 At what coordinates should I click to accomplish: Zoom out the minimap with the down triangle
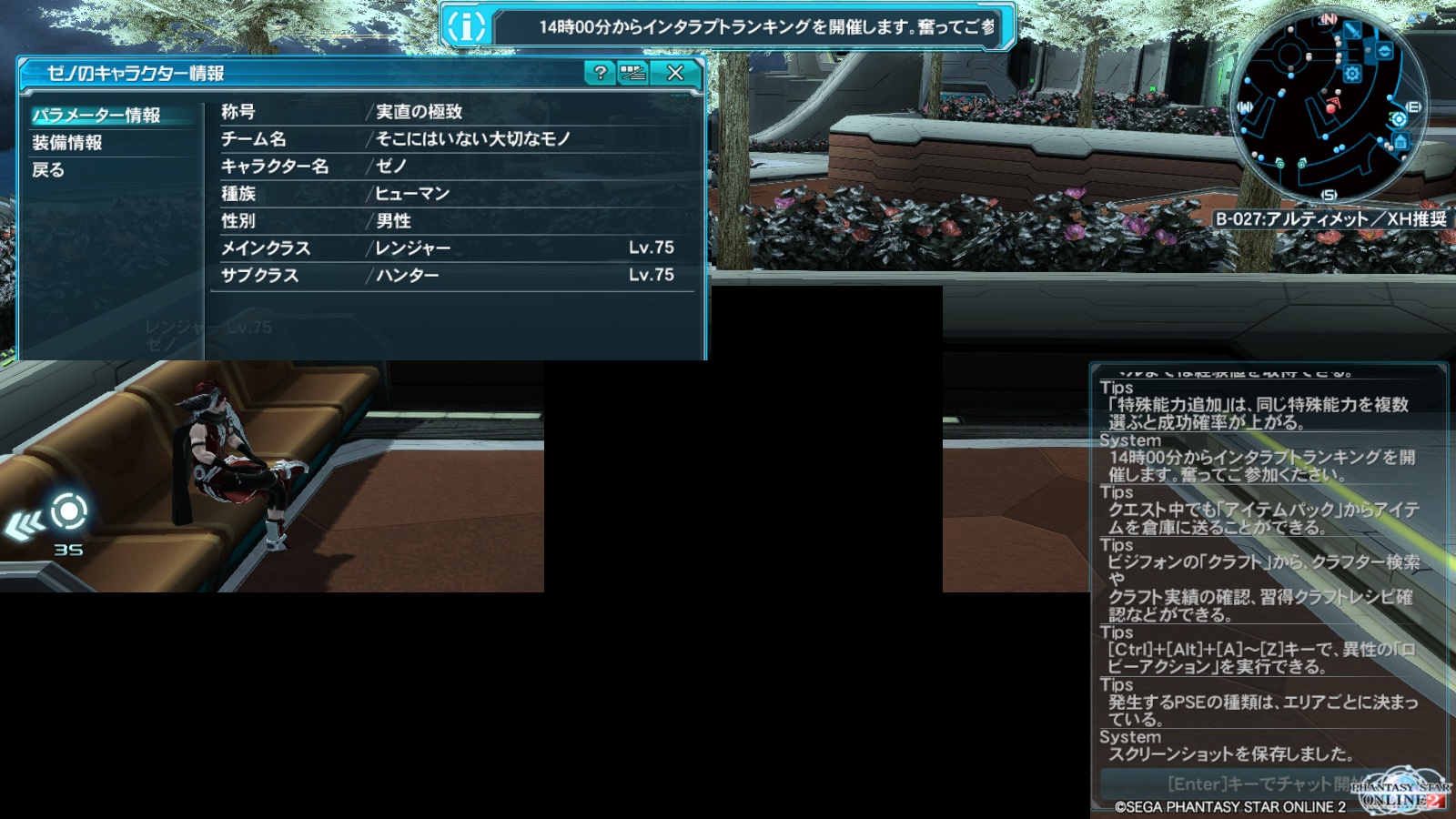(x=1422, y=15)
